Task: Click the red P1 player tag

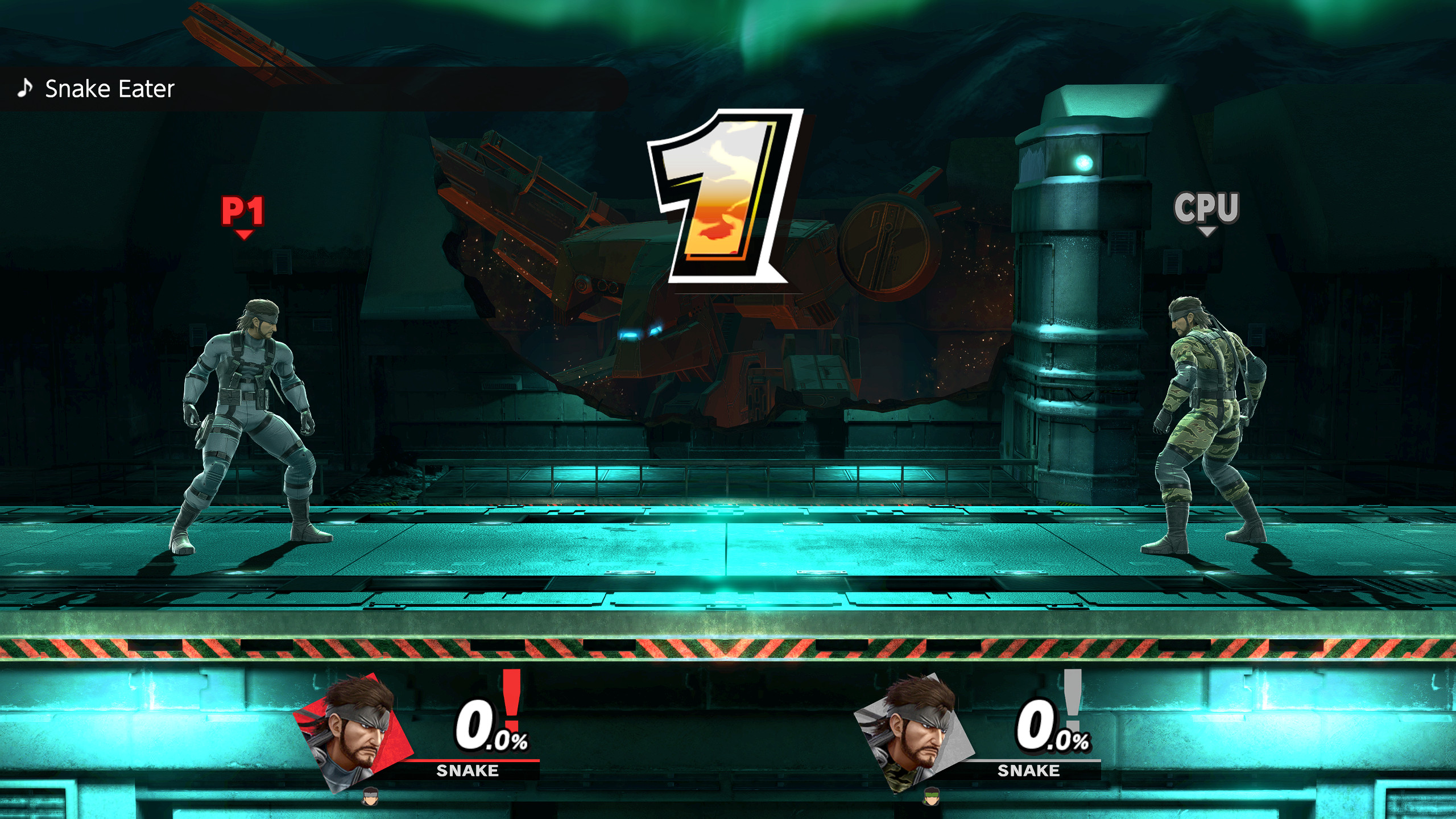Action: click(x=243, y=213)
